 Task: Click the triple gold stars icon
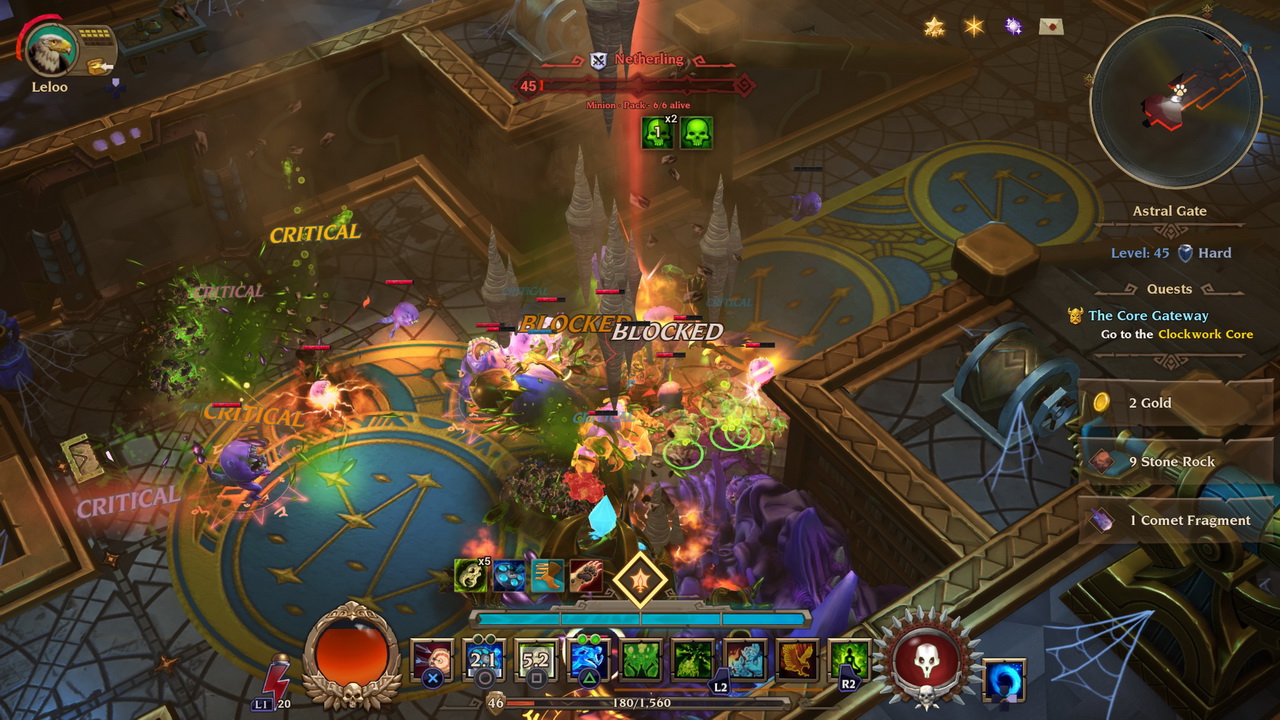click(x=934, y=27)
